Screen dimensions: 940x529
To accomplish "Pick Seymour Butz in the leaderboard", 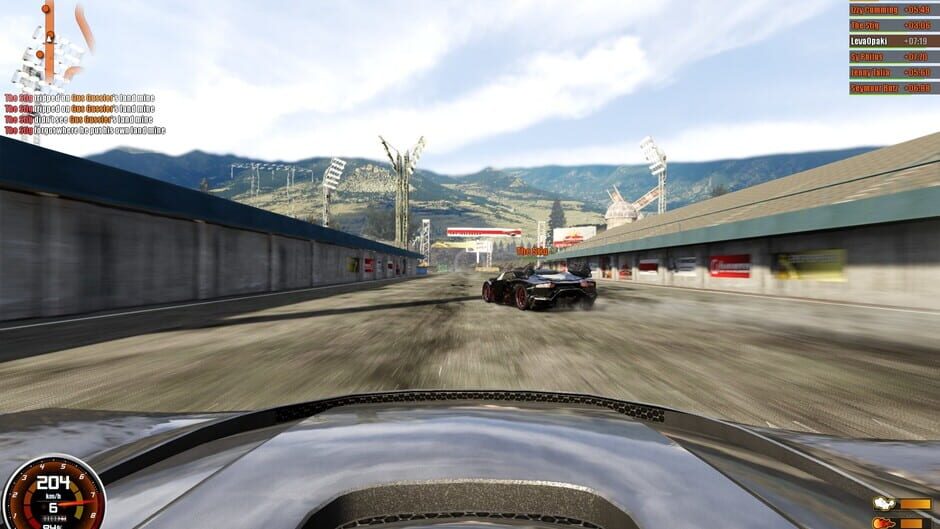I will 892,88.
